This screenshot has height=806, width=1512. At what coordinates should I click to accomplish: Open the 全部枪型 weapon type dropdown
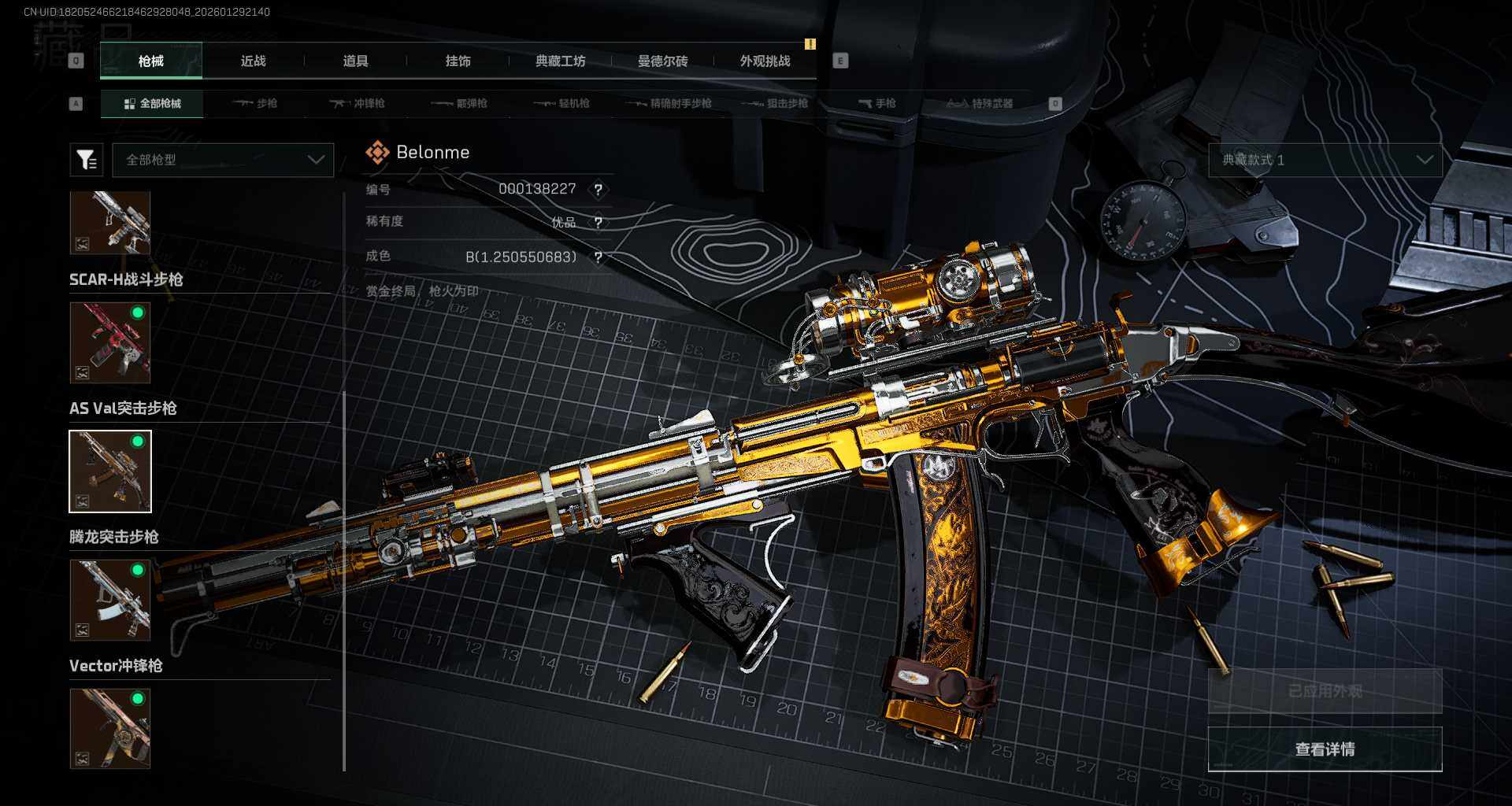[x=224, y=160]
